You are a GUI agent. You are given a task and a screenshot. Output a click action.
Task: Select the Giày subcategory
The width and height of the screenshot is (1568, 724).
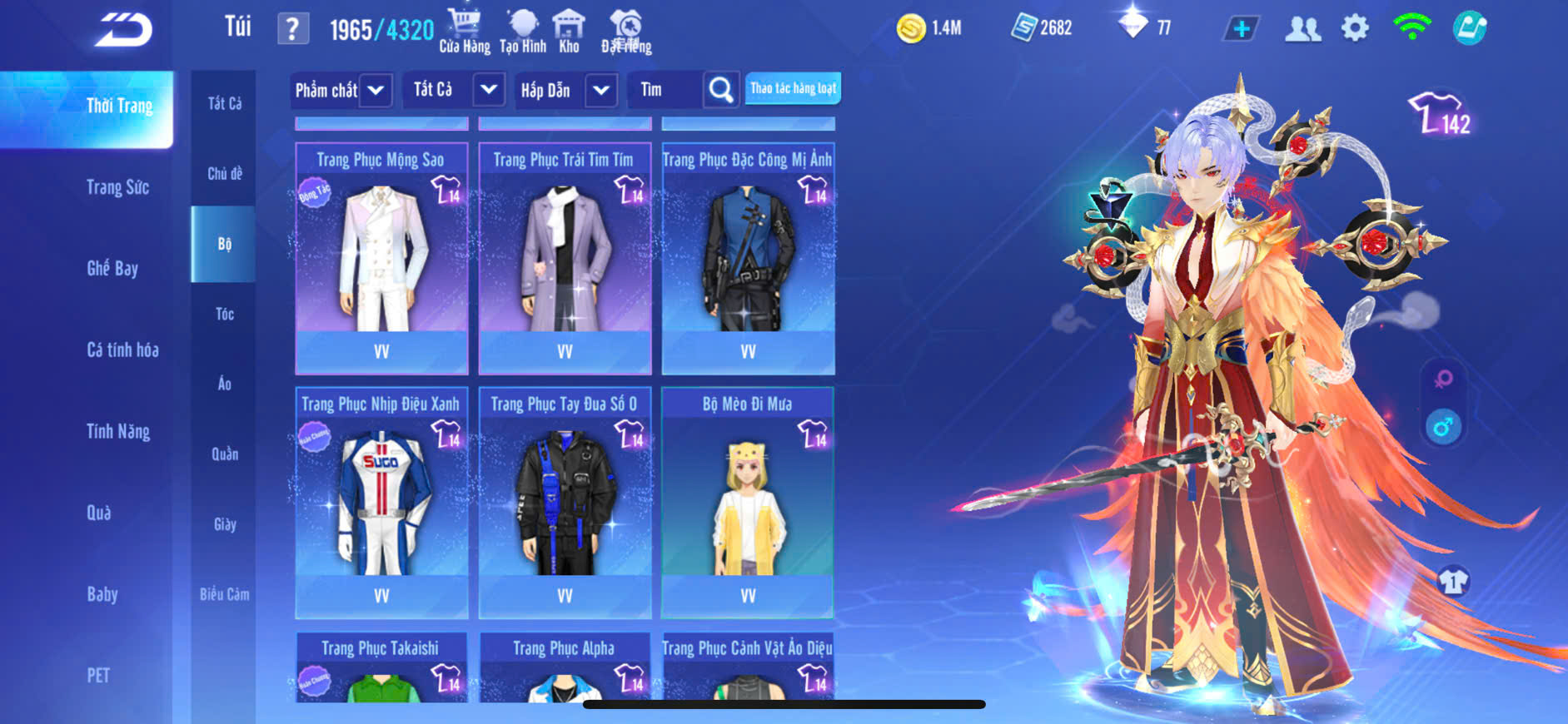[224, 524]
